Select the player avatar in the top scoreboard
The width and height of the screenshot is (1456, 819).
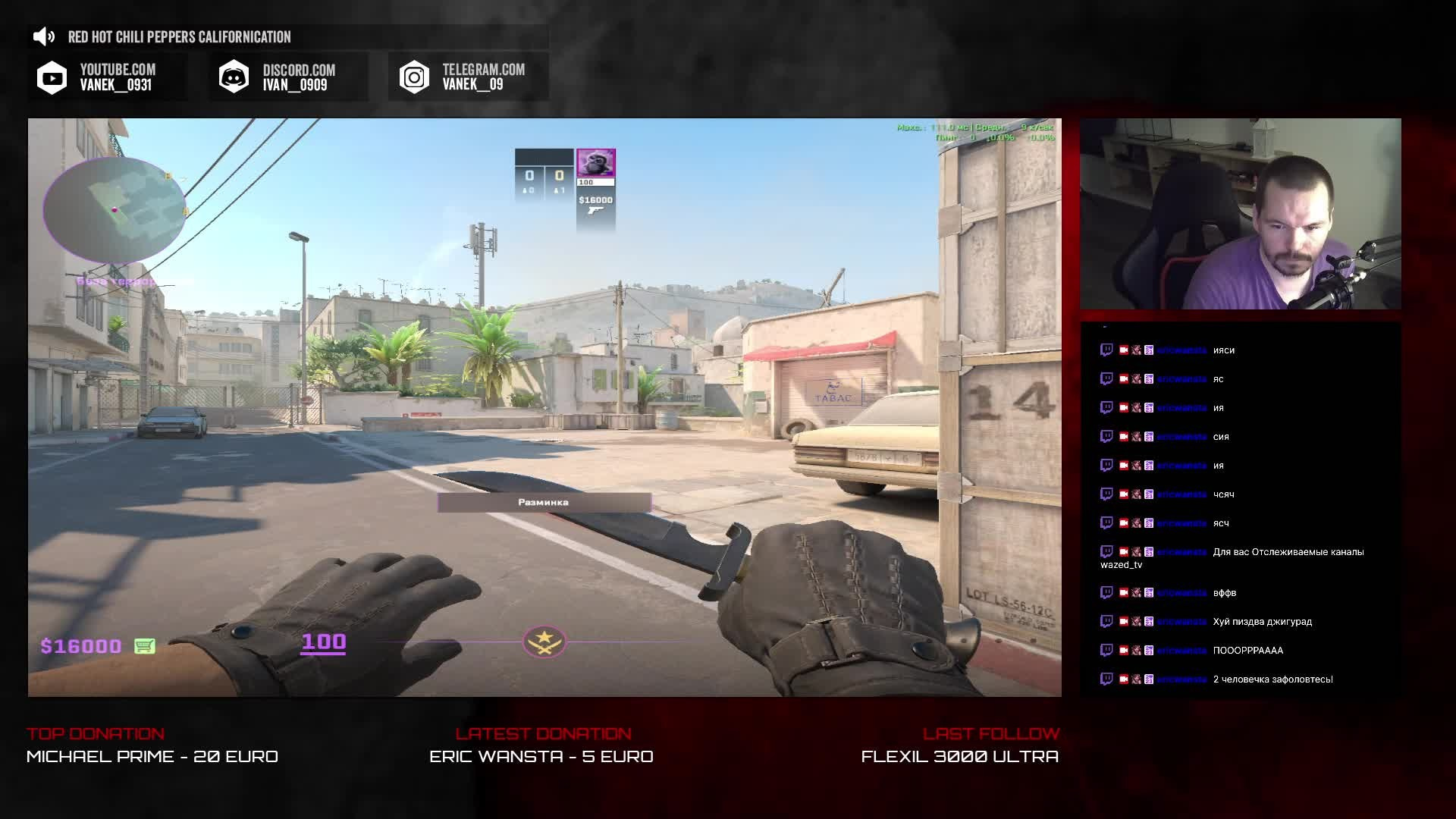596,163
